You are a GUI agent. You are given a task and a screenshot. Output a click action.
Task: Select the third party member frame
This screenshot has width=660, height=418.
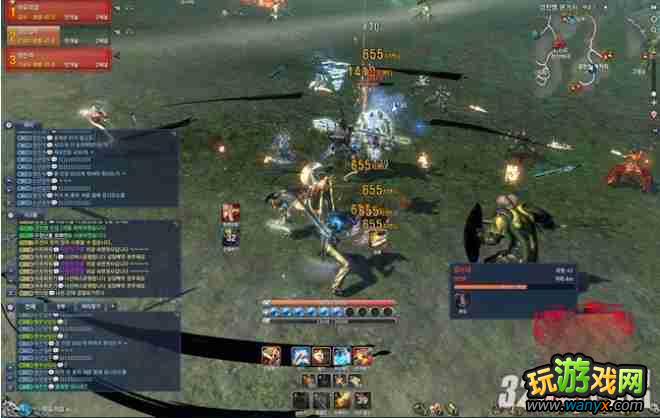coord(58,59)
